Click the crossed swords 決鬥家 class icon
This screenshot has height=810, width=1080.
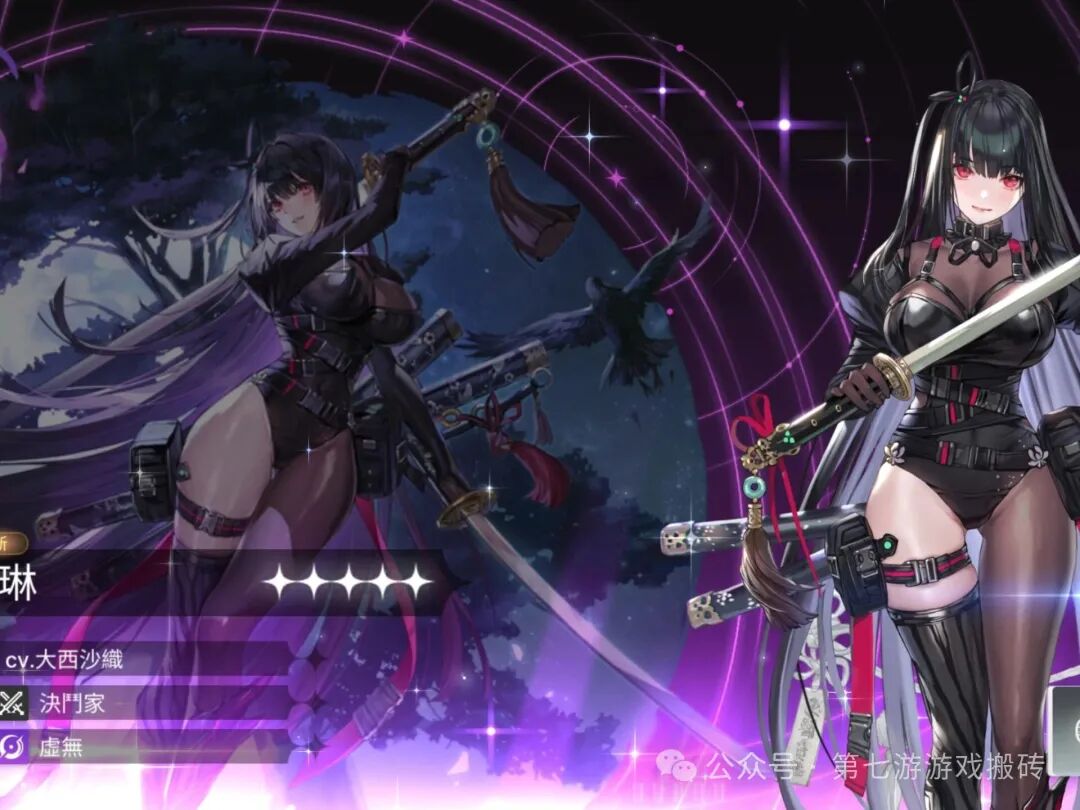tap(13, 702)
